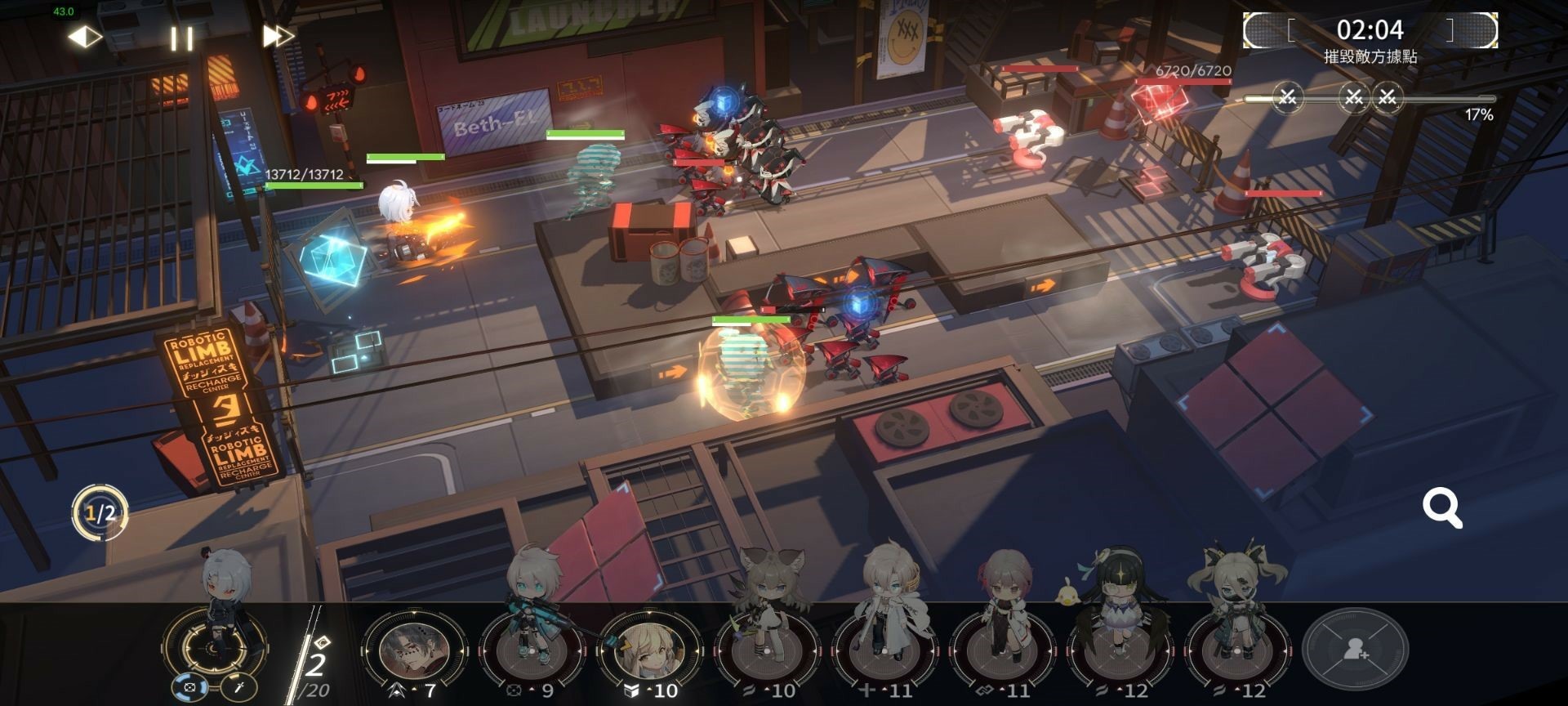This screenshot has height=706, width=1568.
Task: Toggle fast-forward battle speed
Action: click(278, 37)
